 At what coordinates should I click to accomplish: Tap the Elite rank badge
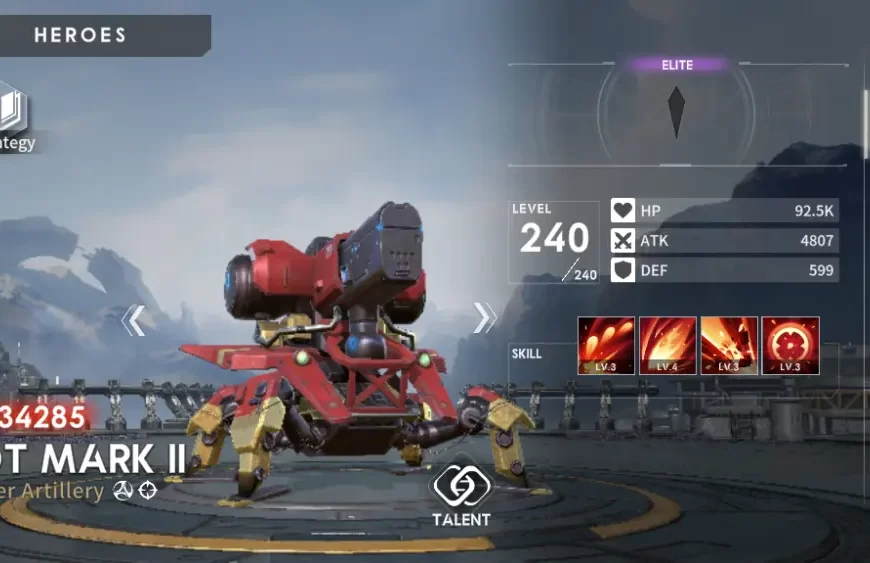tap(677, 65)
